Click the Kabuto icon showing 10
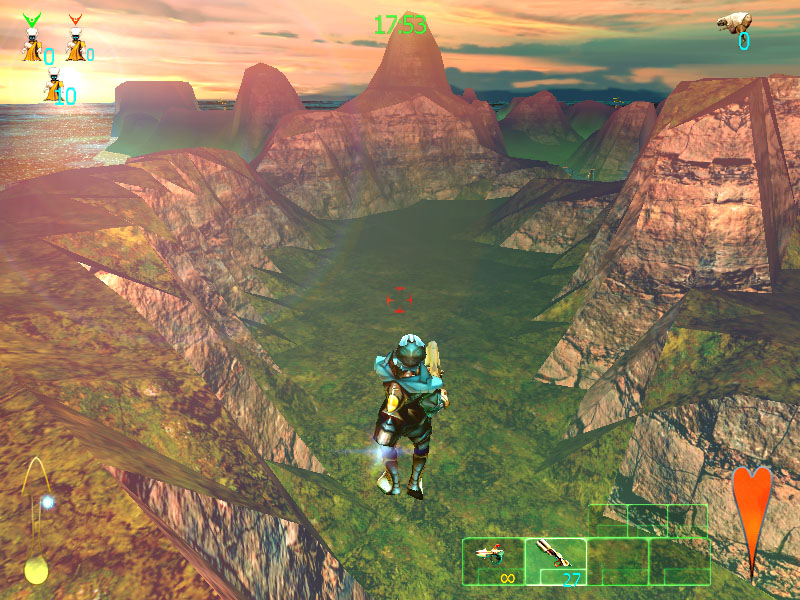The width and height of the screenshot is (800, 600). coord(53,88)
